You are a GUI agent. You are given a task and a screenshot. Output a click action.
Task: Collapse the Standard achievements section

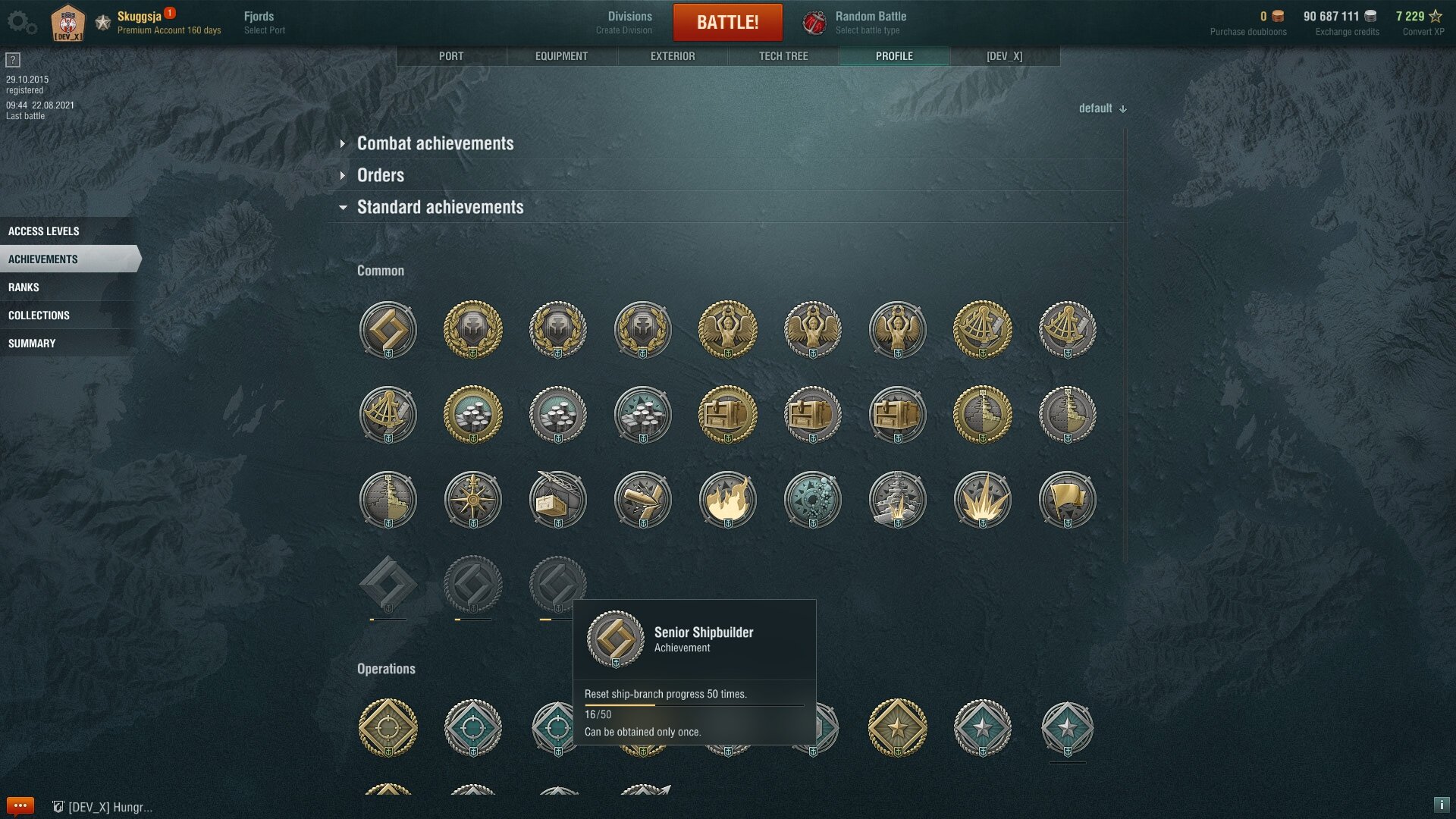click(x=440, y=207)
